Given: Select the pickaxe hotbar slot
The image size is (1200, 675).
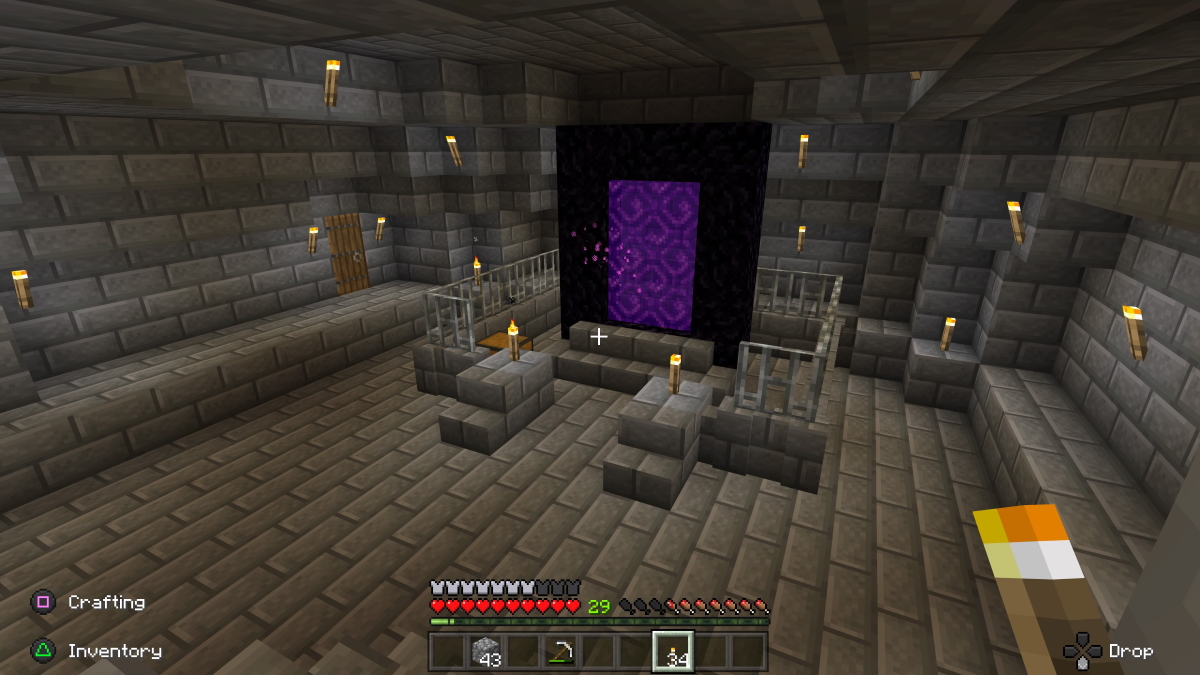Looking at the screenshot, I should 559,651.
